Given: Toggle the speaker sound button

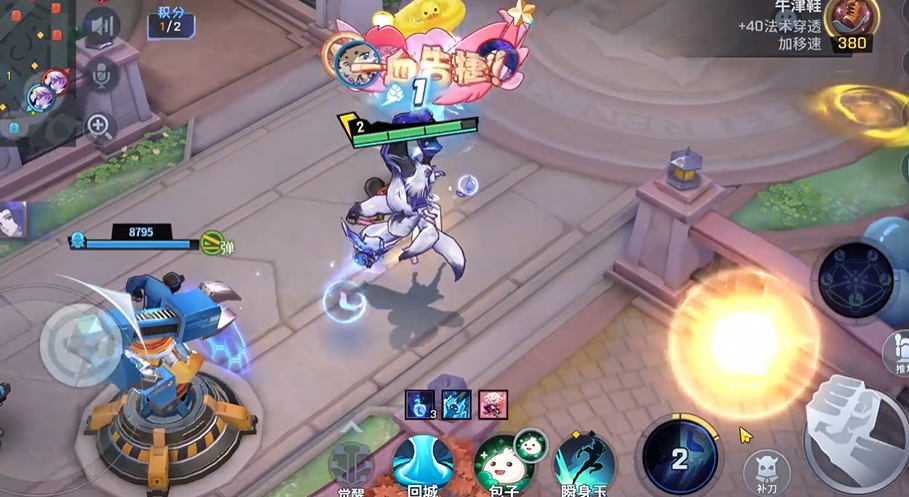Looking at the screenshot, I should pos(101,27).
